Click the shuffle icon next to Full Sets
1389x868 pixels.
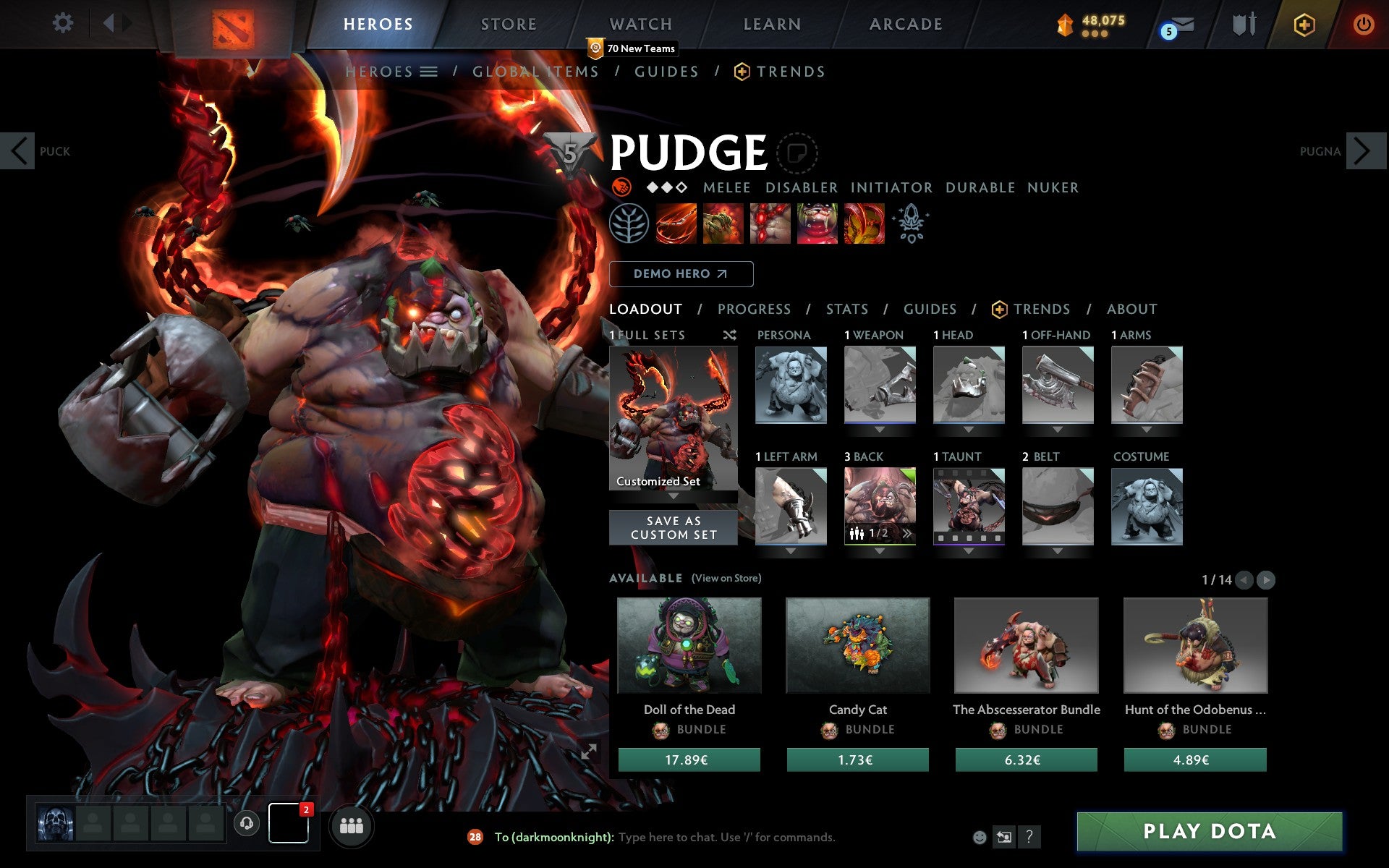[x=730, y=335]
